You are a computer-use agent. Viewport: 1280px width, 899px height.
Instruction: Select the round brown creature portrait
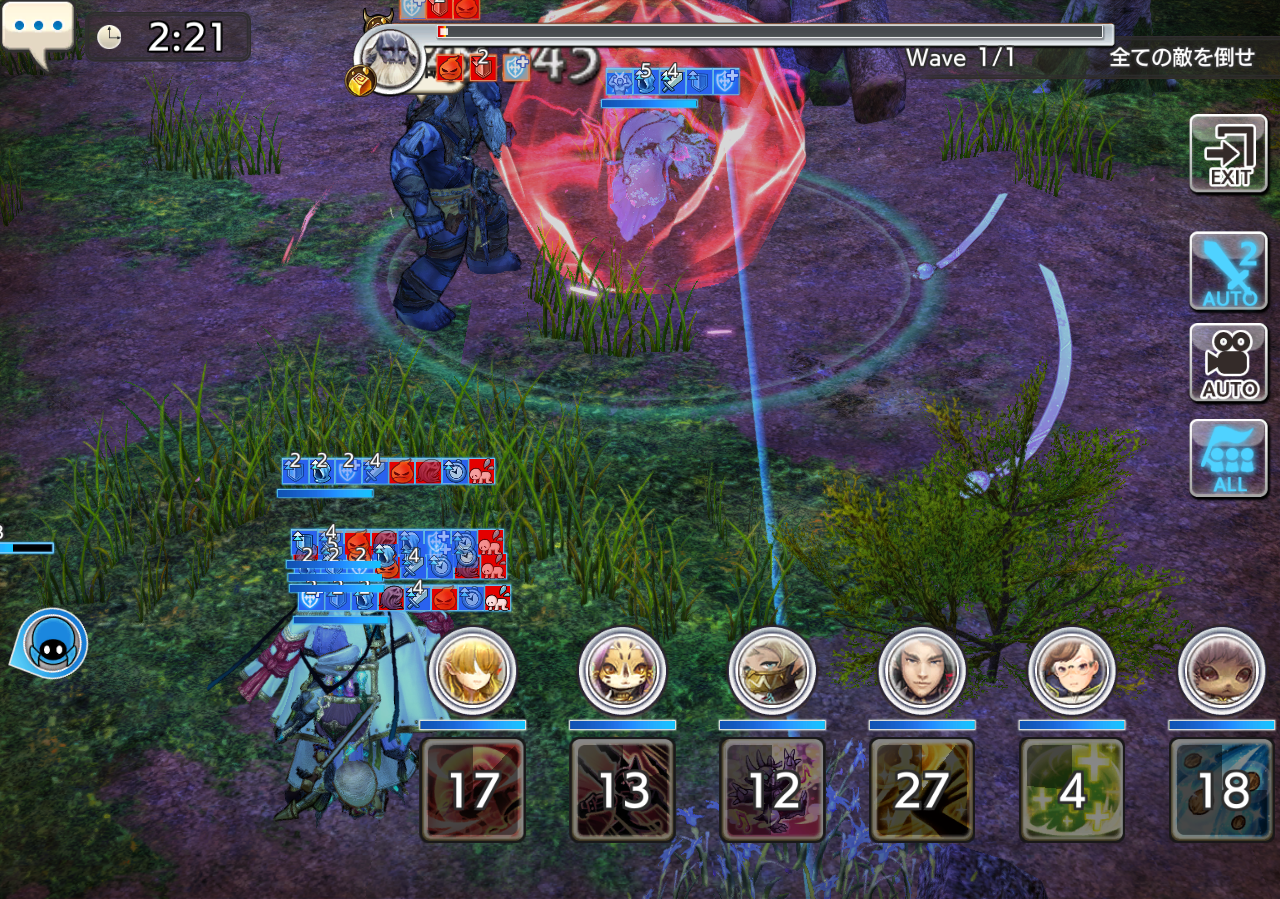pyautogui.click(x=1222, y=671)
